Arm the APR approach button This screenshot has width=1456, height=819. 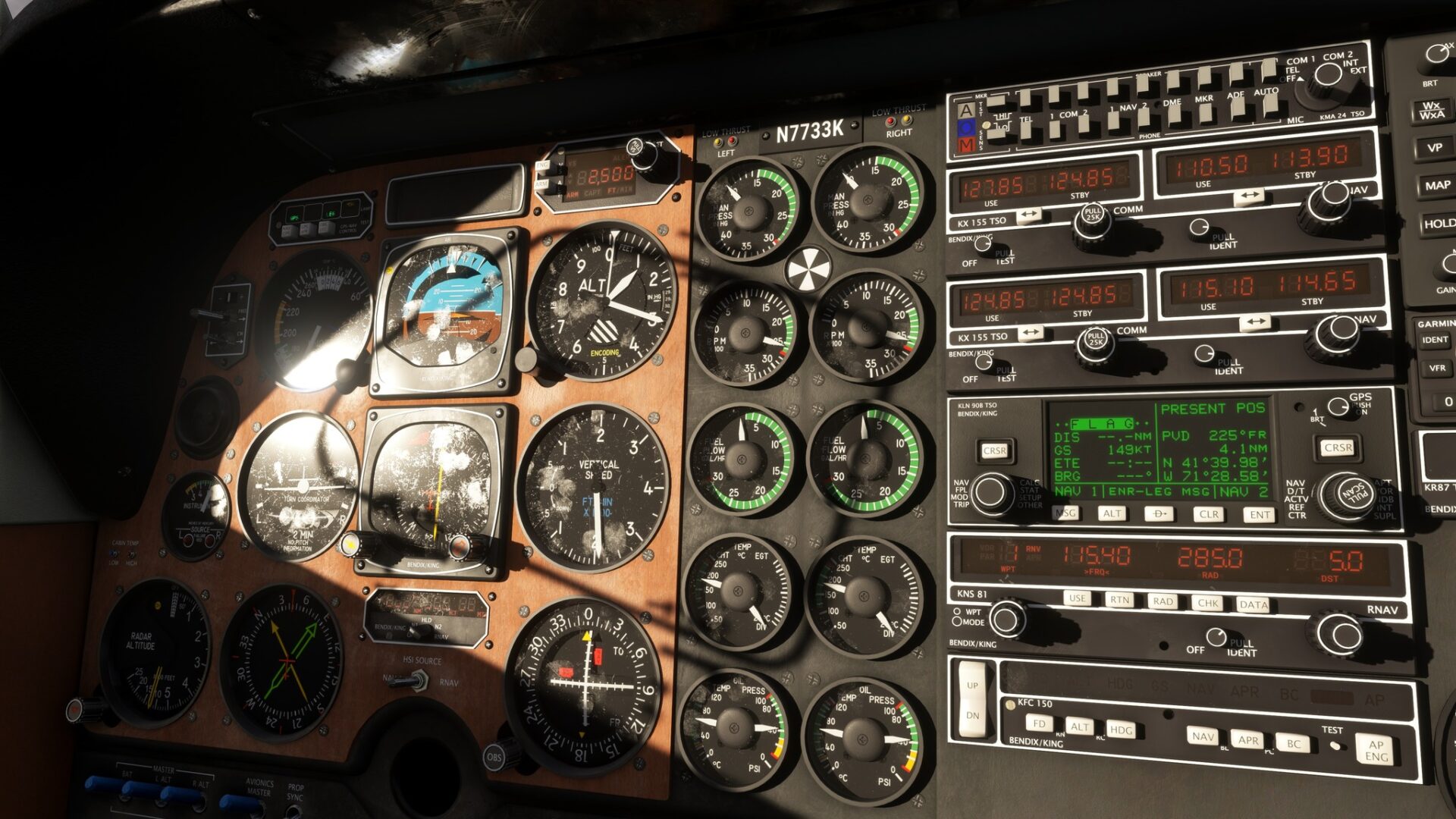click(x=1248, y=740)
